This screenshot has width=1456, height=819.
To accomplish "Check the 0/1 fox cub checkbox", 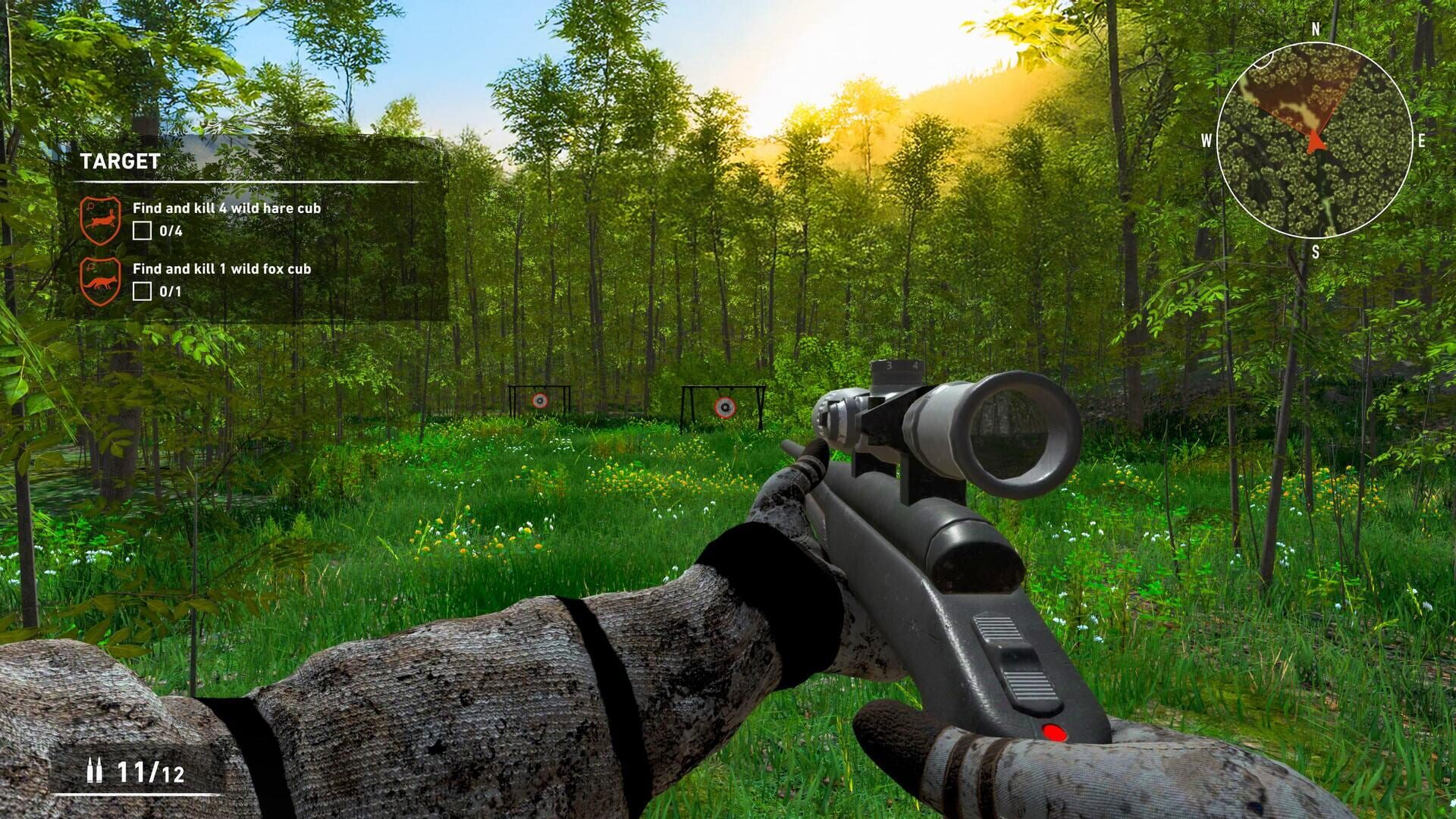I will tap(143, 290).
